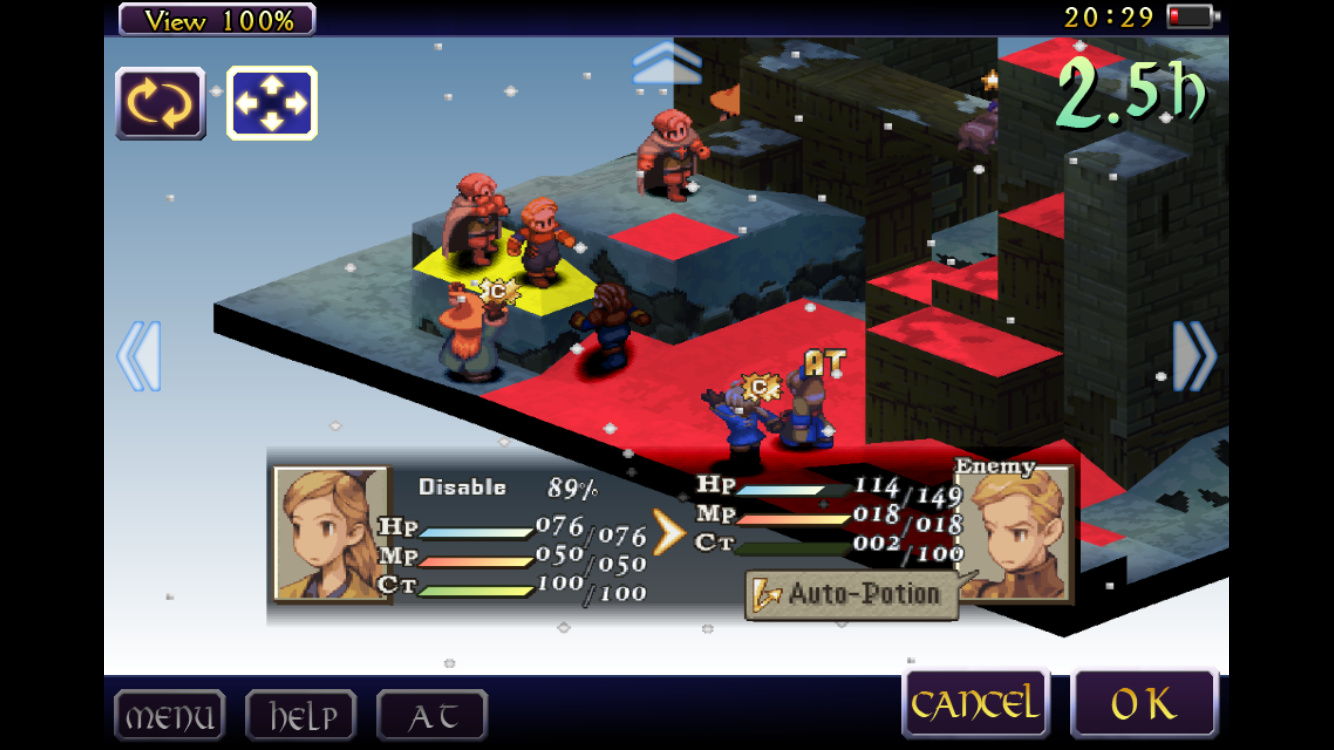1334x750 pixels.
Task: Click the View 100% zoom button
Action: 217,19
